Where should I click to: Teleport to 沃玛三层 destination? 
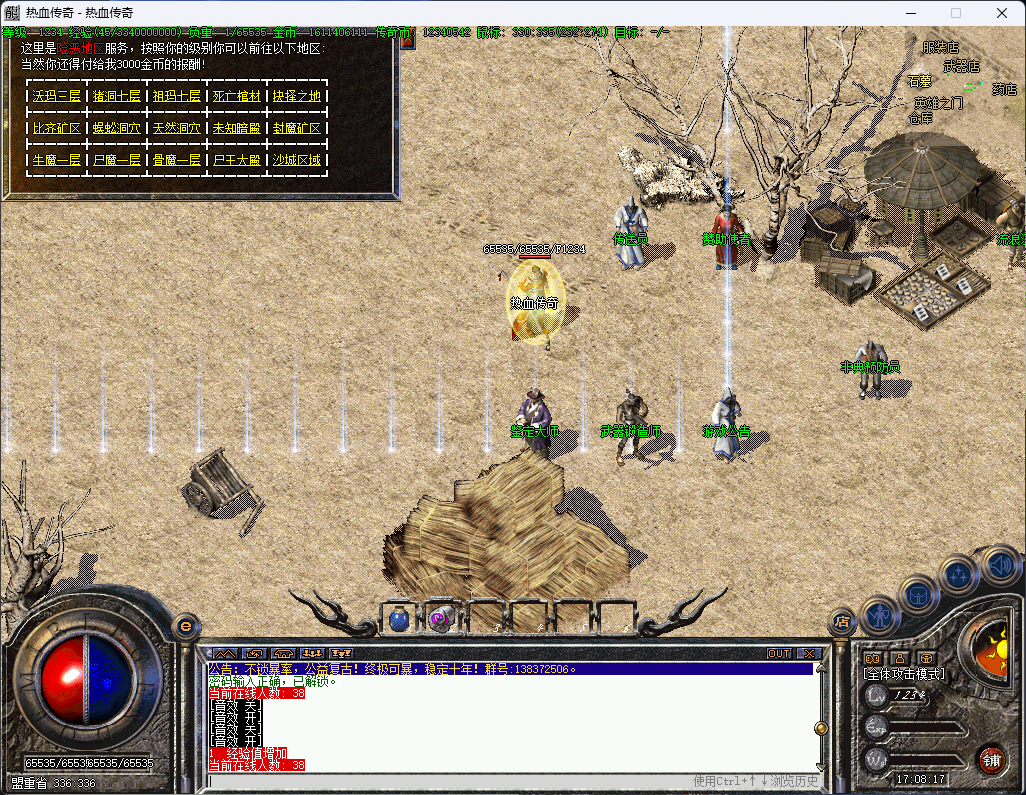click(56, 96)
